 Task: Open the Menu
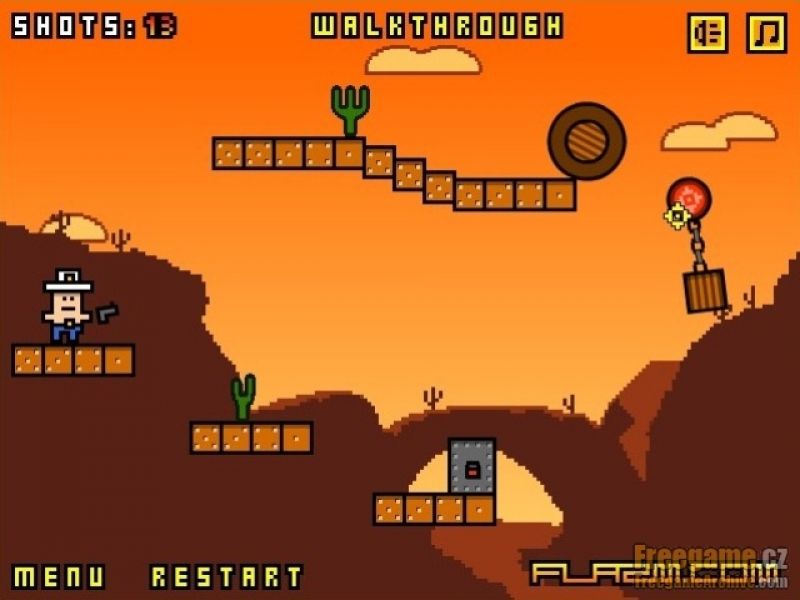point(59,577)
